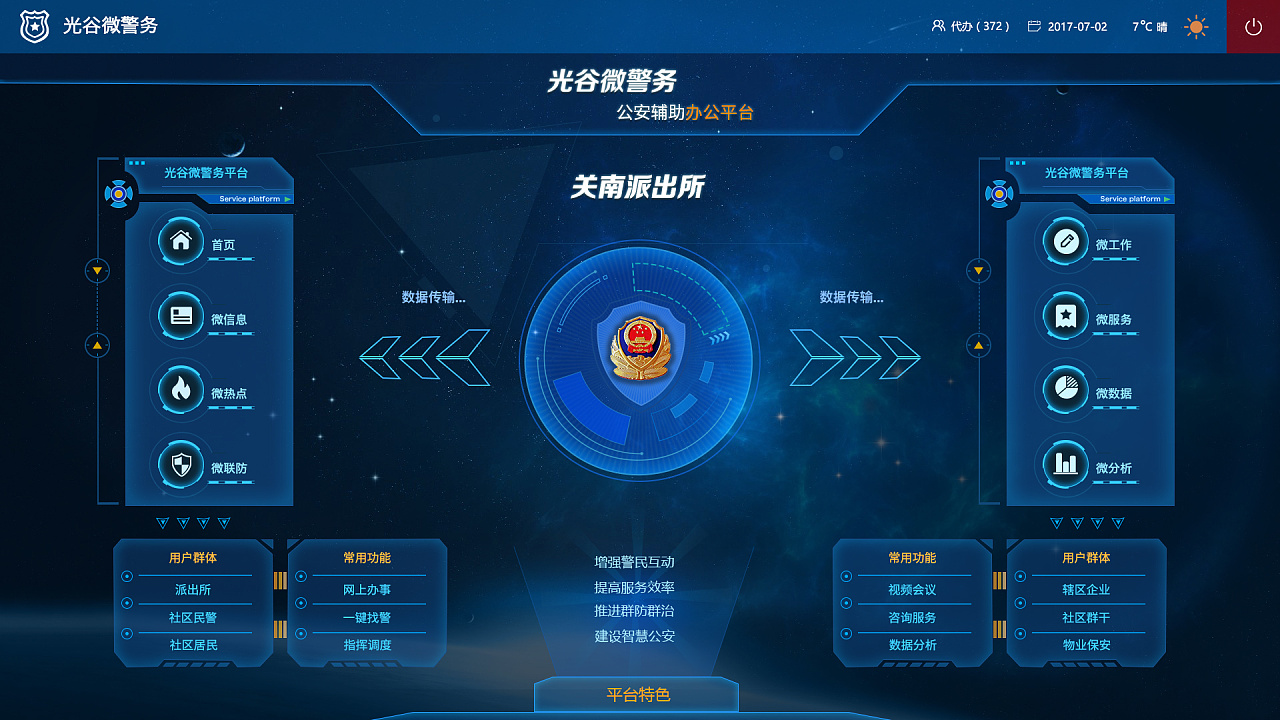Select the 常用功能 panel header
The image size is (1280, 720).
pyautogui.click(x=366, y=558)
